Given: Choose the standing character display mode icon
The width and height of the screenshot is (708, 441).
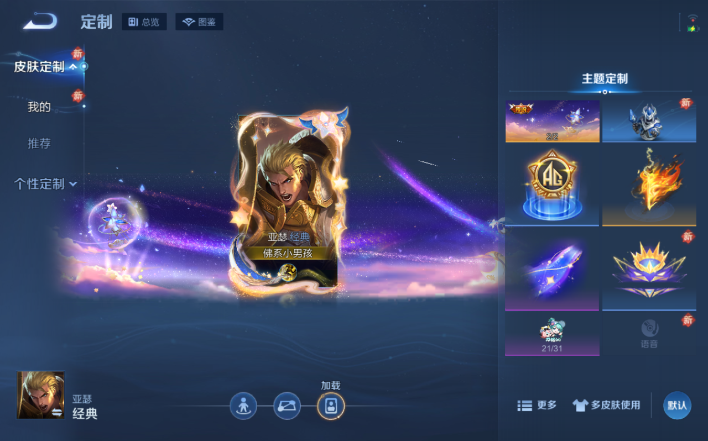Looking at the screenshot, I should click(243, 405).
